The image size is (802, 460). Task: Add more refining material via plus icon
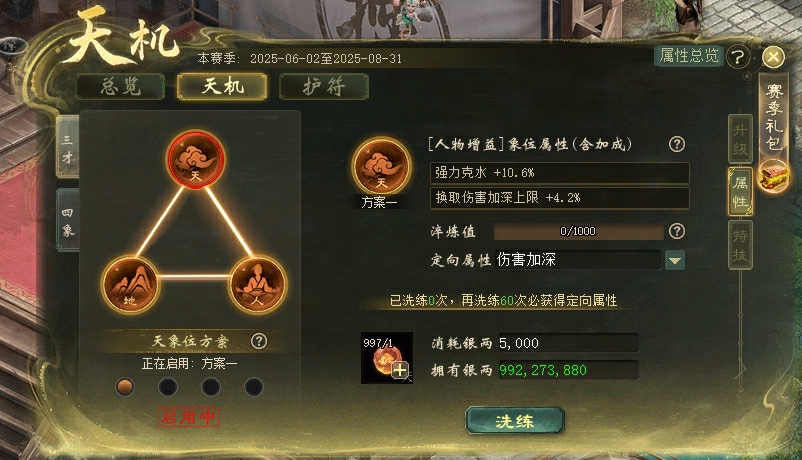coord(400,371)
